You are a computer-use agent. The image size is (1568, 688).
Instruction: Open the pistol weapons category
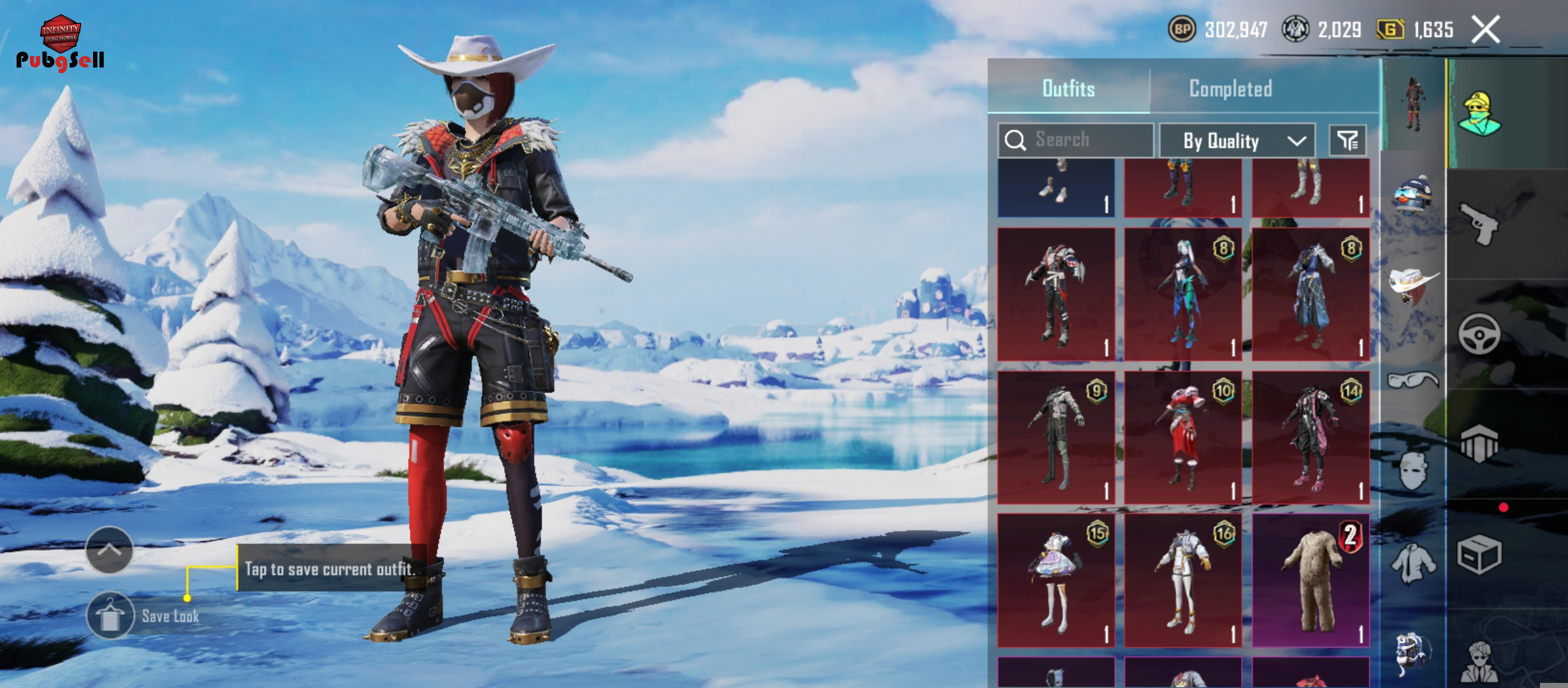pyautogui.click(x=1479, y=223)
